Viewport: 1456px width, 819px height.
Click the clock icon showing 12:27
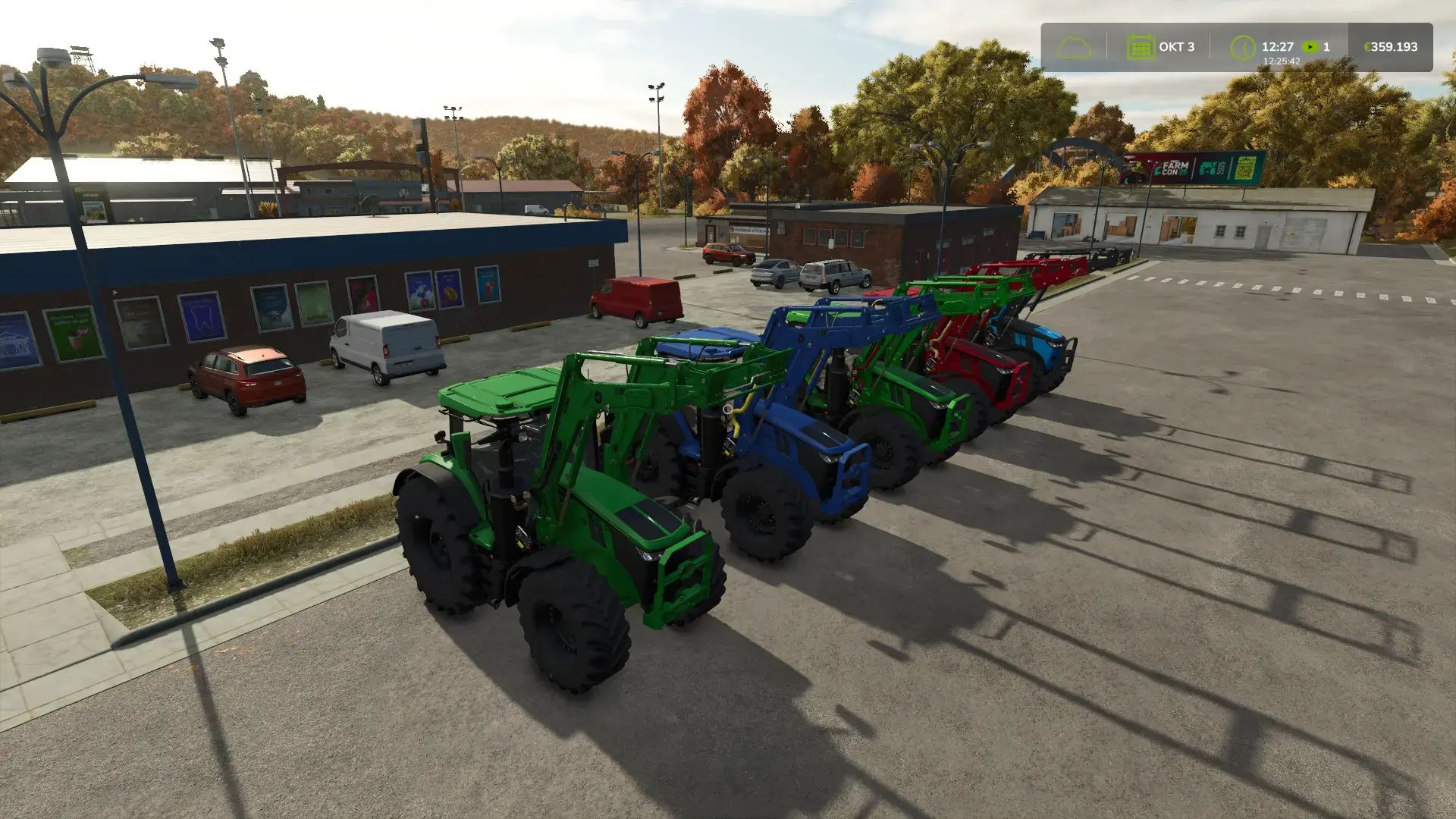click(1243, 49)
